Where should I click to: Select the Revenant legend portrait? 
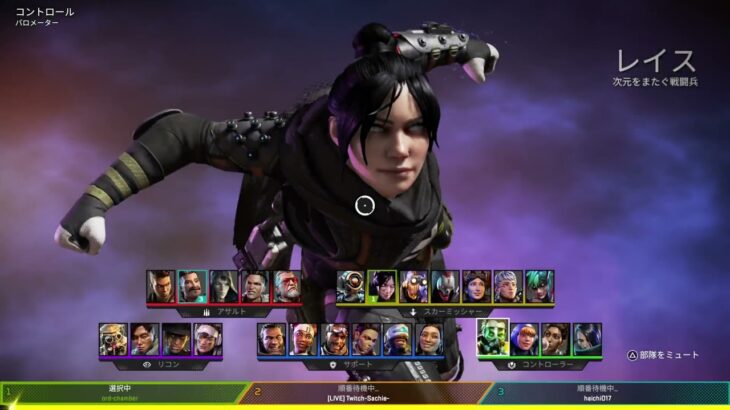click(x=445, y=286)
